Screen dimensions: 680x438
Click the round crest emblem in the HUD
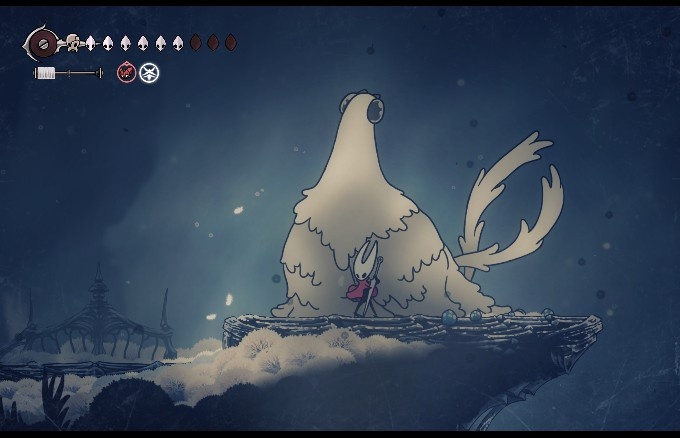coord(41,43)
